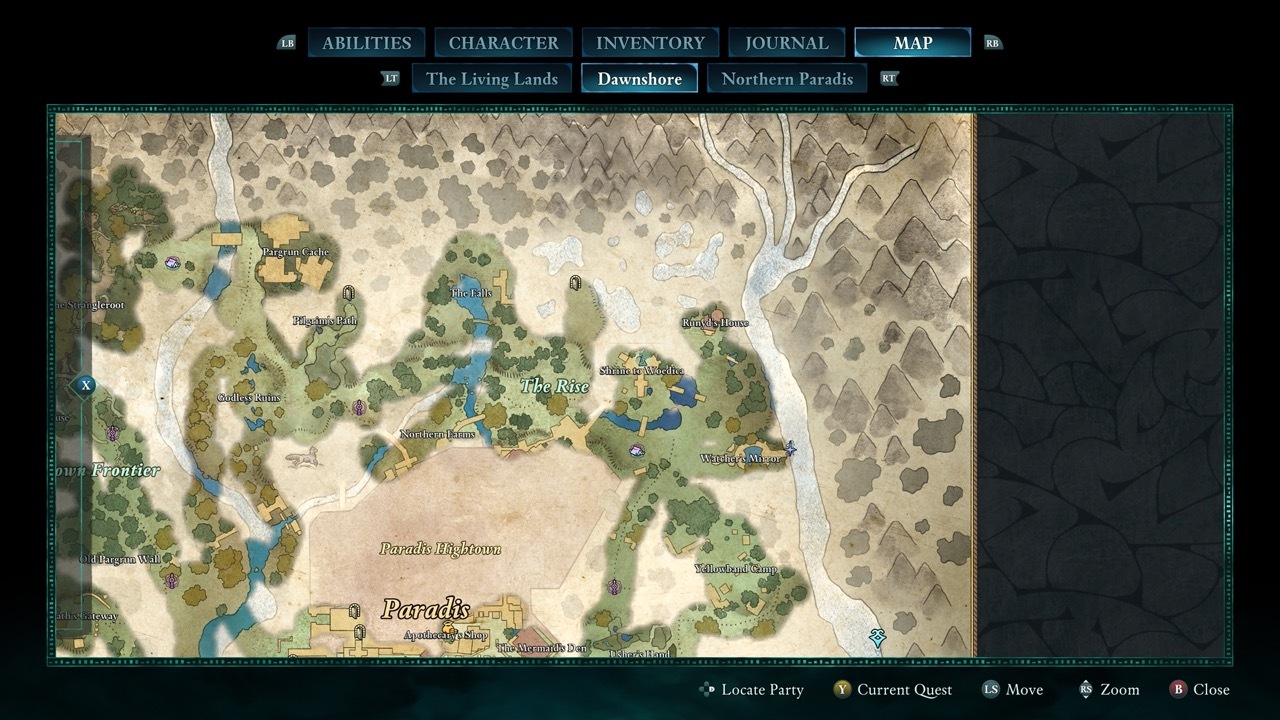Select the Old Pargrun Wall location
The image size is (1280, 720).
[119, 559]
